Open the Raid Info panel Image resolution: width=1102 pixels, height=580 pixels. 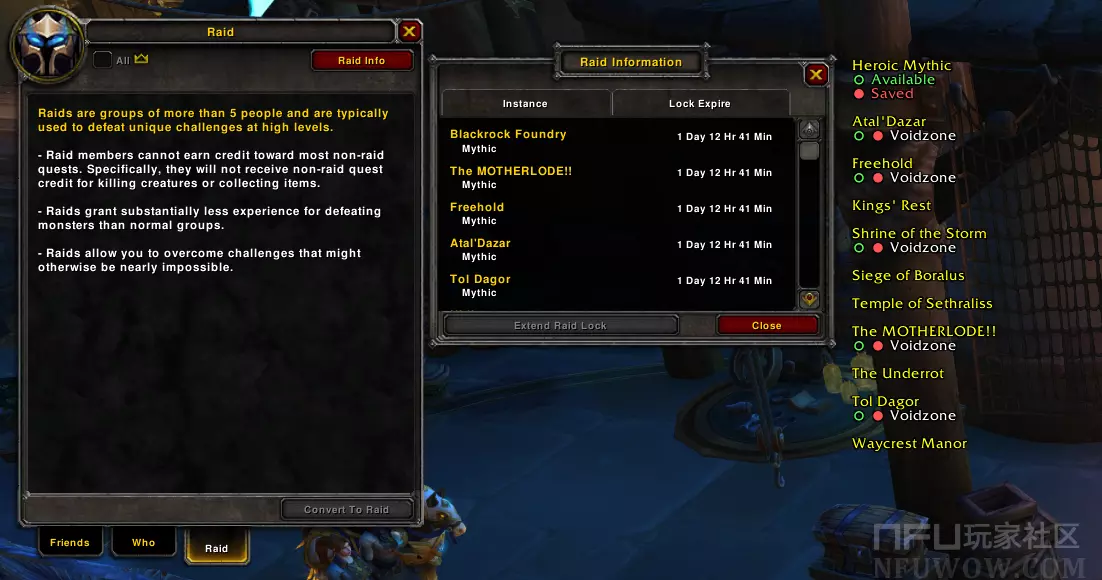[x=361, y=61]
